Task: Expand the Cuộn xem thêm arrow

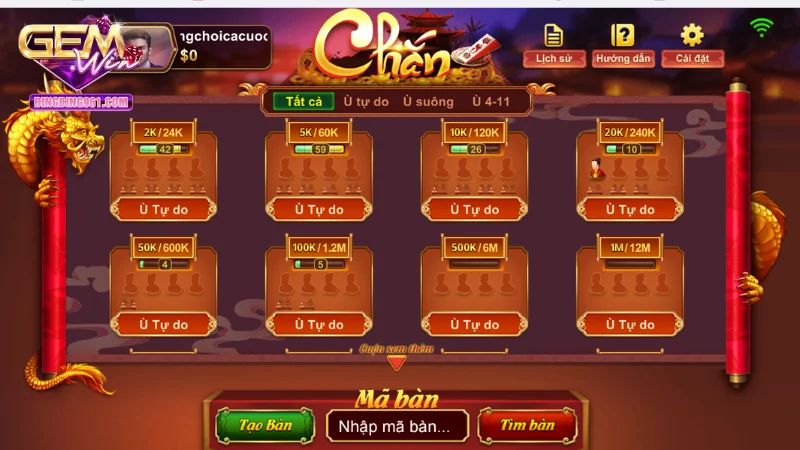Action: (x=397, y=362)
